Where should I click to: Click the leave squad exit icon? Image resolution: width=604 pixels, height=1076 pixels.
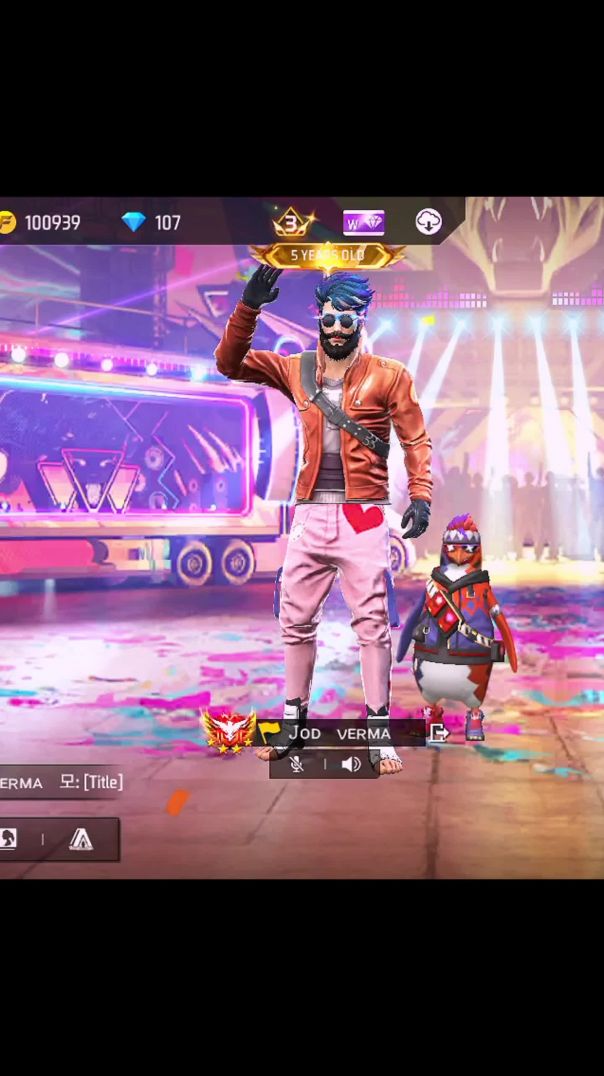[x=438, y=733]
